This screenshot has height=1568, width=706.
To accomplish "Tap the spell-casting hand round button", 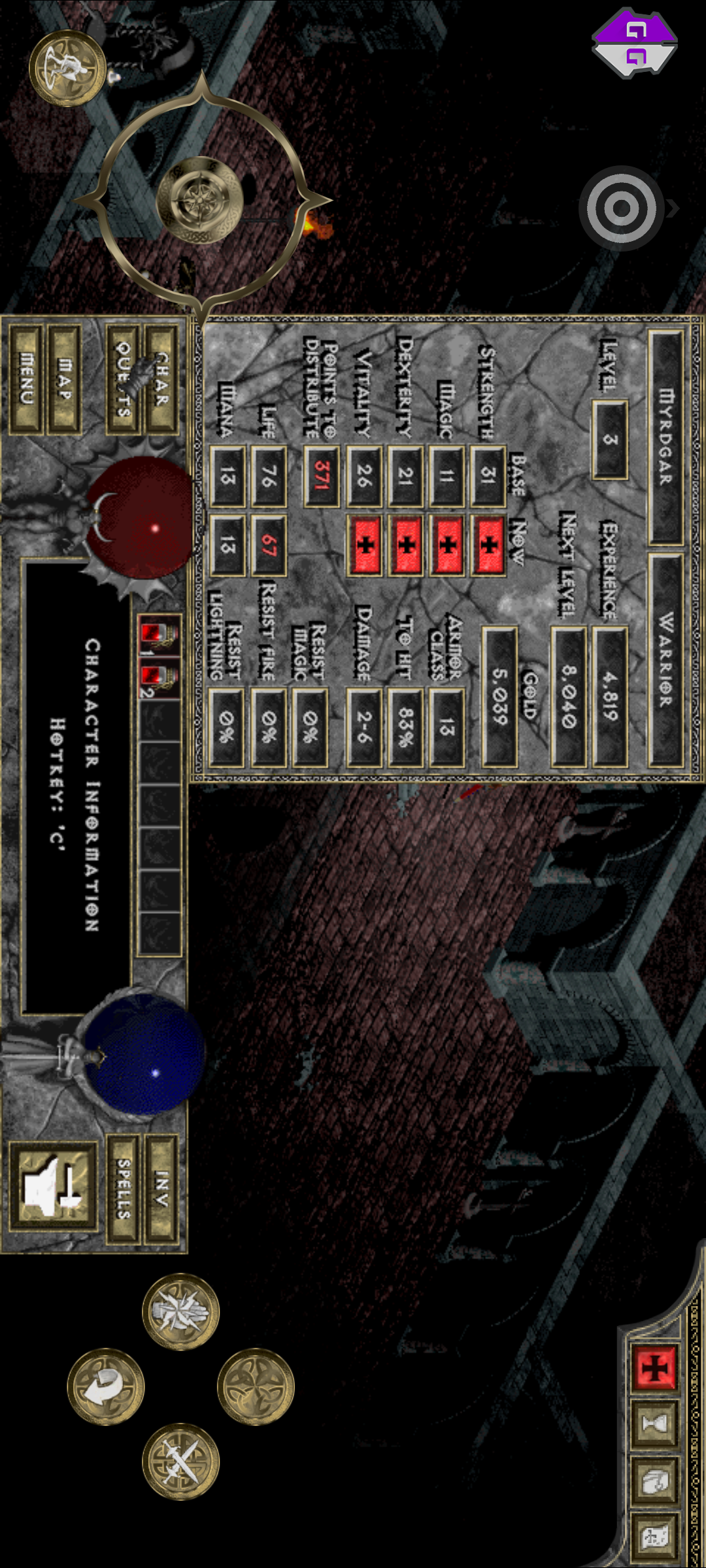I will point(180,1311).
